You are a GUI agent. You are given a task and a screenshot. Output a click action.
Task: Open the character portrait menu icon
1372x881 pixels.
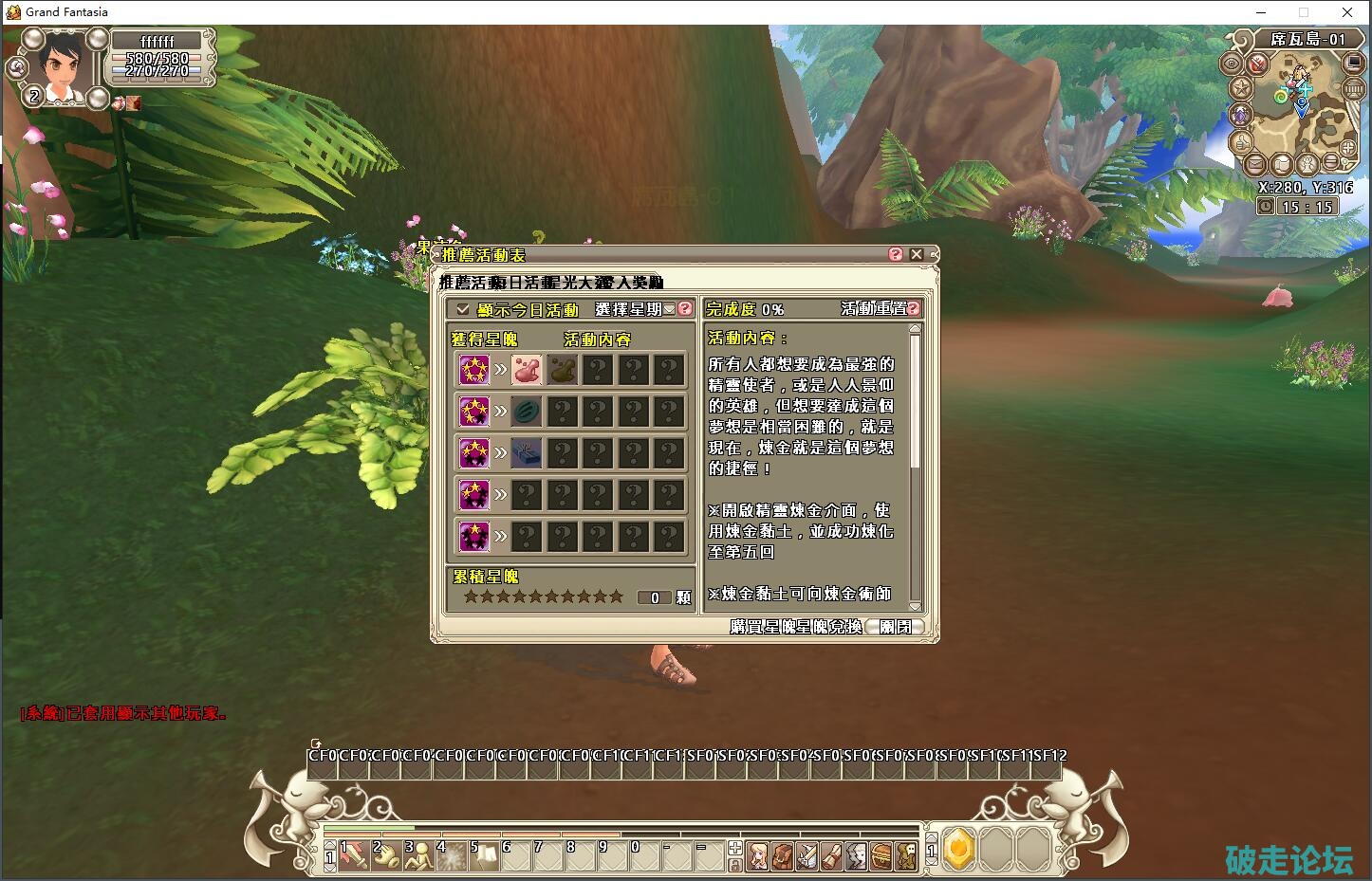point(758,856)
